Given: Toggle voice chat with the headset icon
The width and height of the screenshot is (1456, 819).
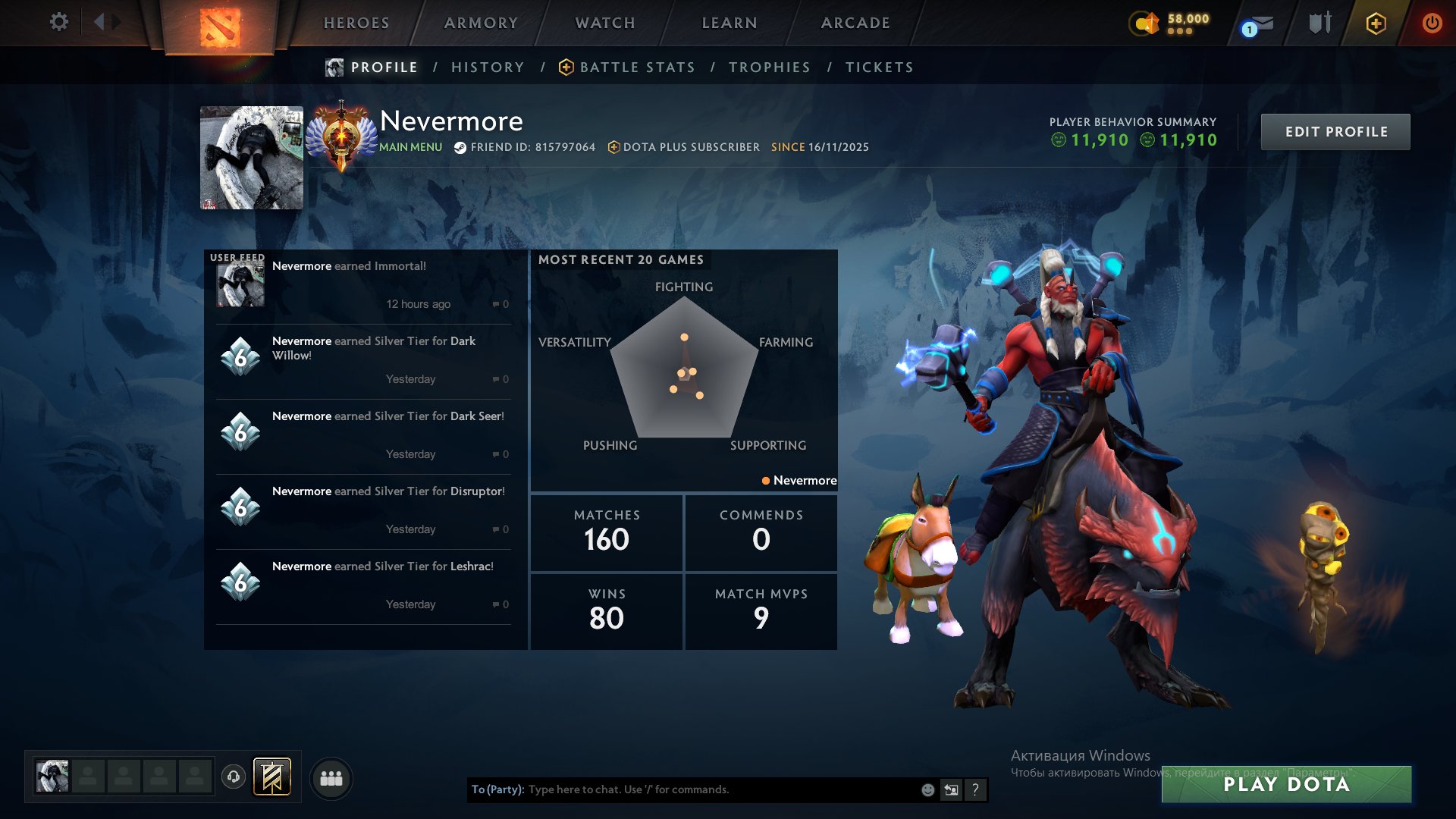Looking at the screenshot, I should pyautogui.click(x=232, y=778).
